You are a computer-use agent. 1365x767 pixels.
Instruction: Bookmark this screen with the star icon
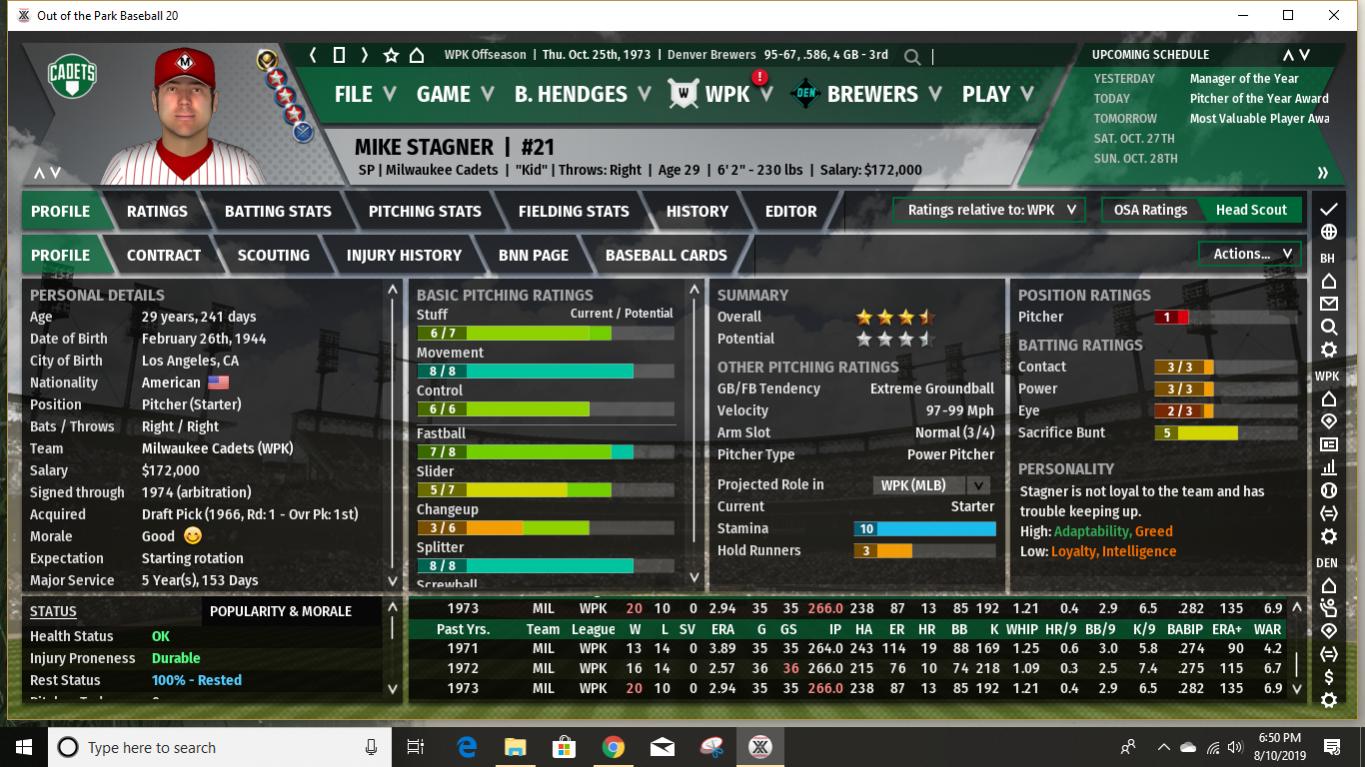[x=390, y=57]
